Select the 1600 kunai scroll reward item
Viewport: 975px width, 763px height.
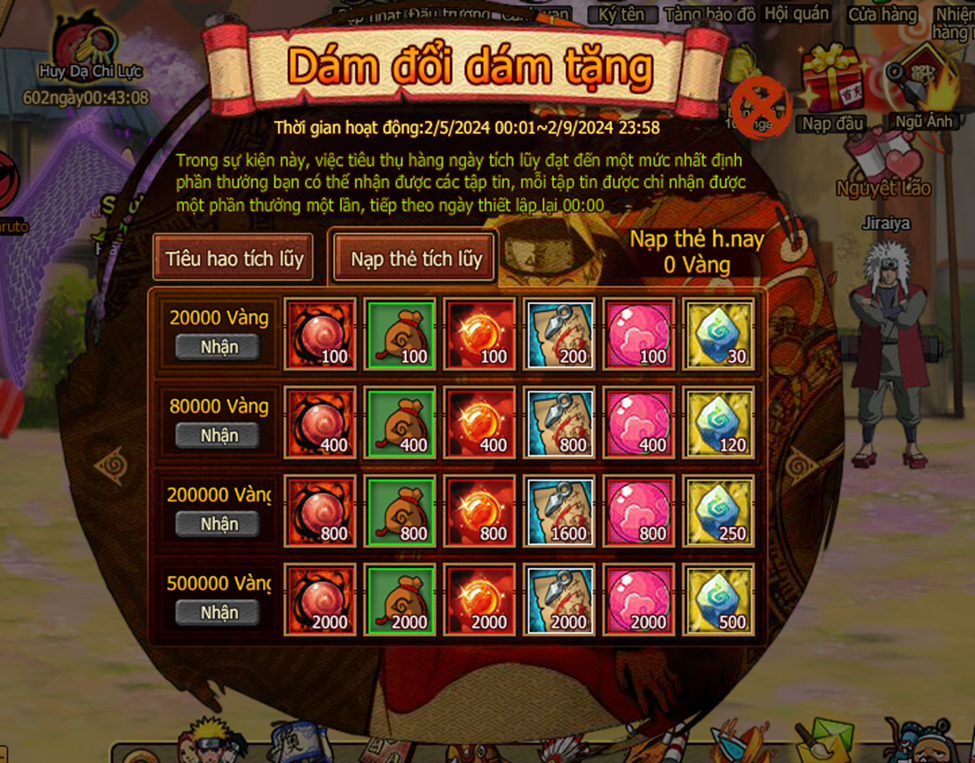pos(560,512)
